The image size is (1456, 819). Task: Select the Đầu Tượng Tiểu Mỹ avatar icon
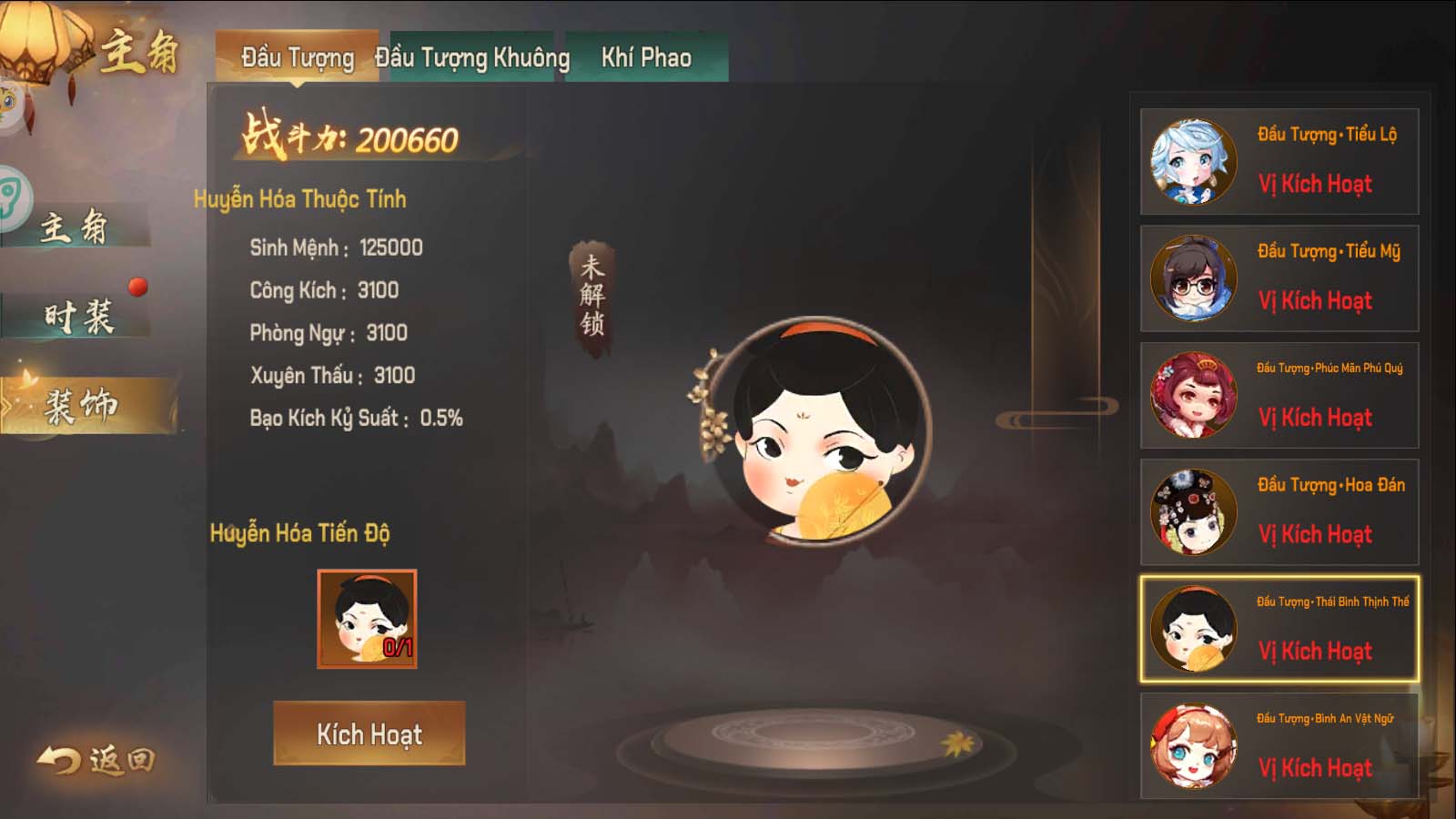click(x=1194, y=278)
